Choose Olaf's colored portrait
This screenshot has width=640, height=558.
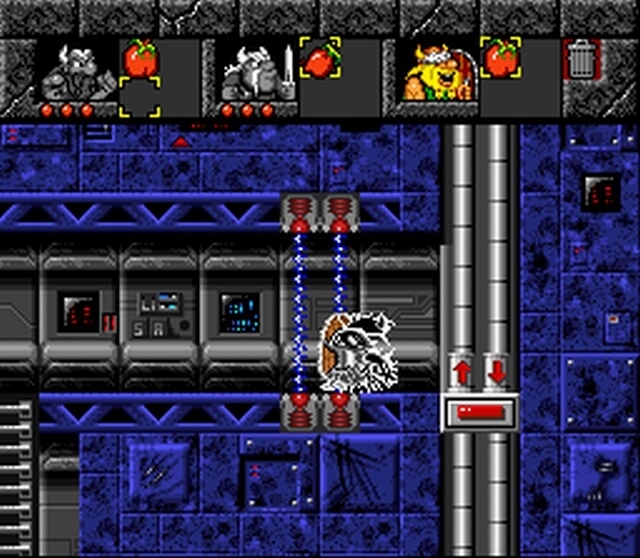coord(436,72)
